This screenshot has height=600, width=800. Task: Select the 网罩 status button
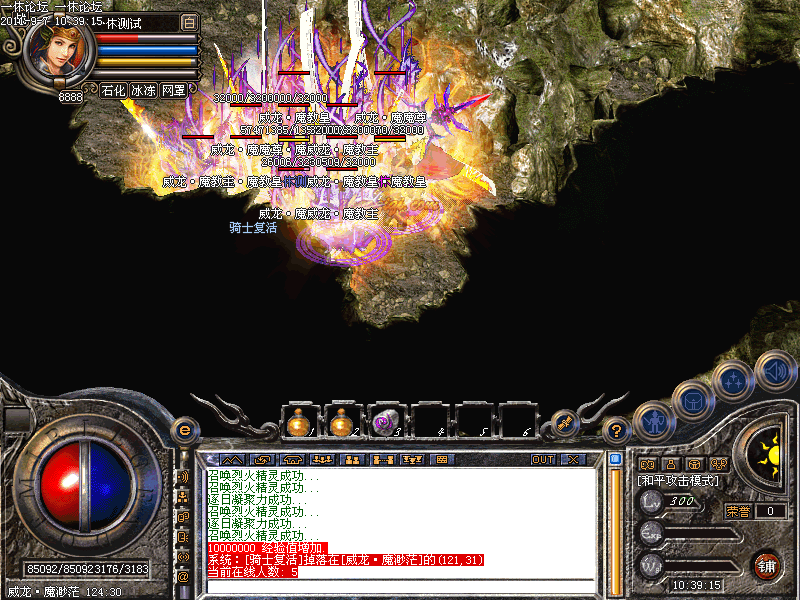pyautogui.click(x=173, y=90)
